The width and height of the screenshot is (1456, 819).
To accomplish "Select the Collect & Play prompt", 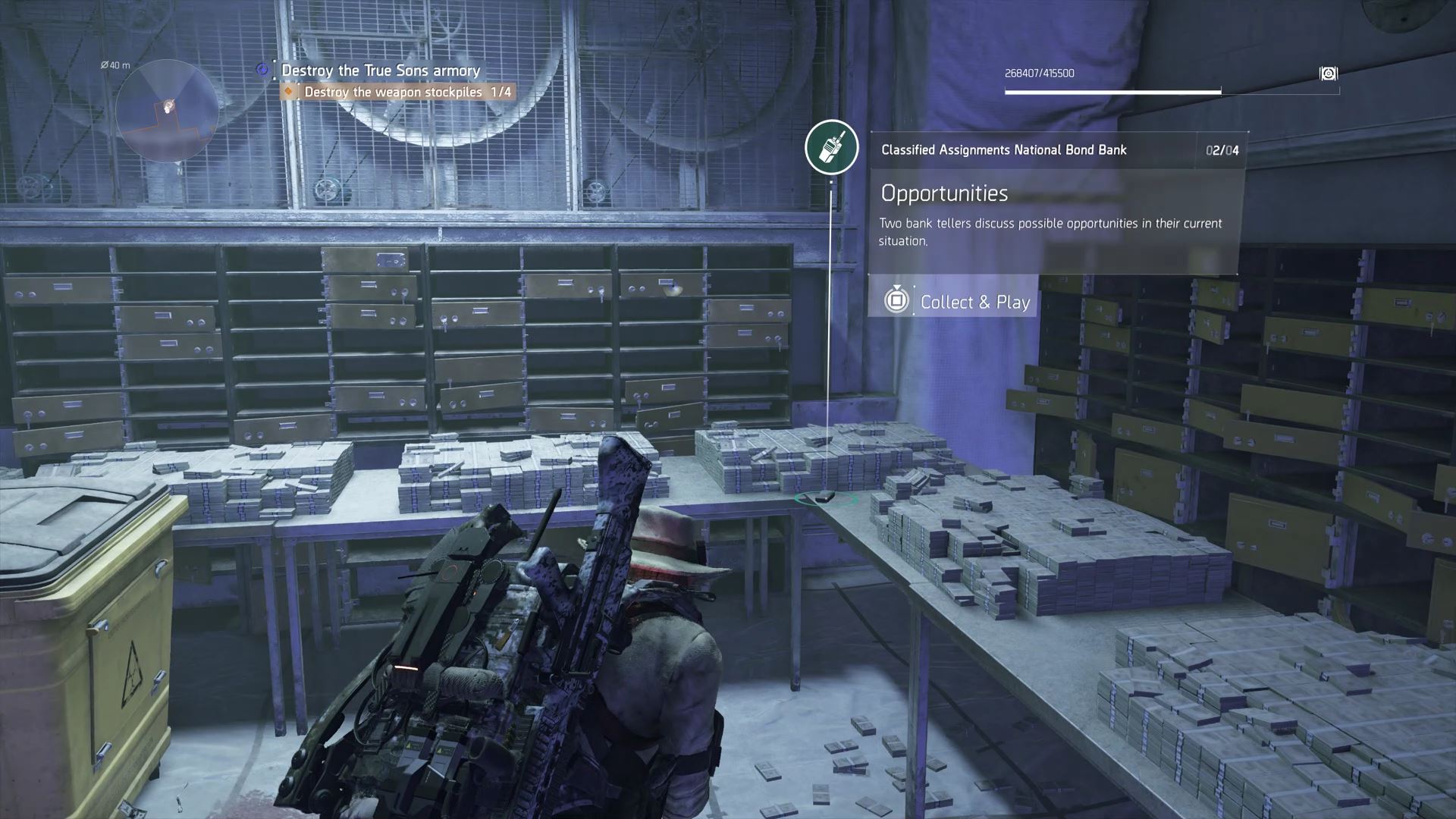I will point(953,301).
